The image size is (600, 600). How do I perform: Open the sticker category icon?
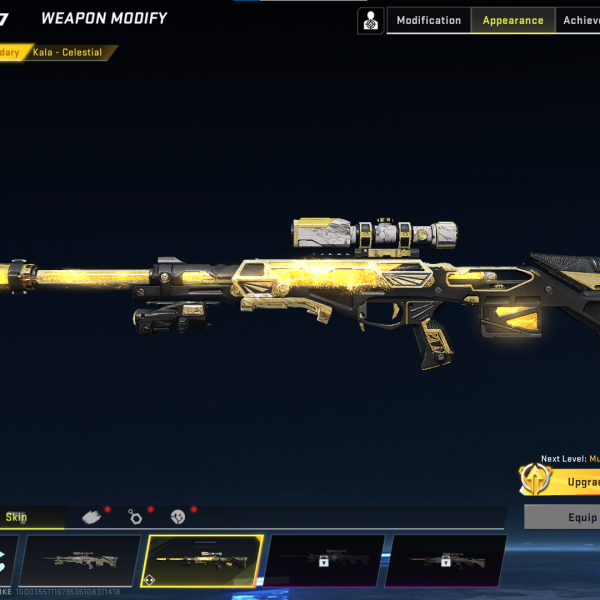click(178, 517)
